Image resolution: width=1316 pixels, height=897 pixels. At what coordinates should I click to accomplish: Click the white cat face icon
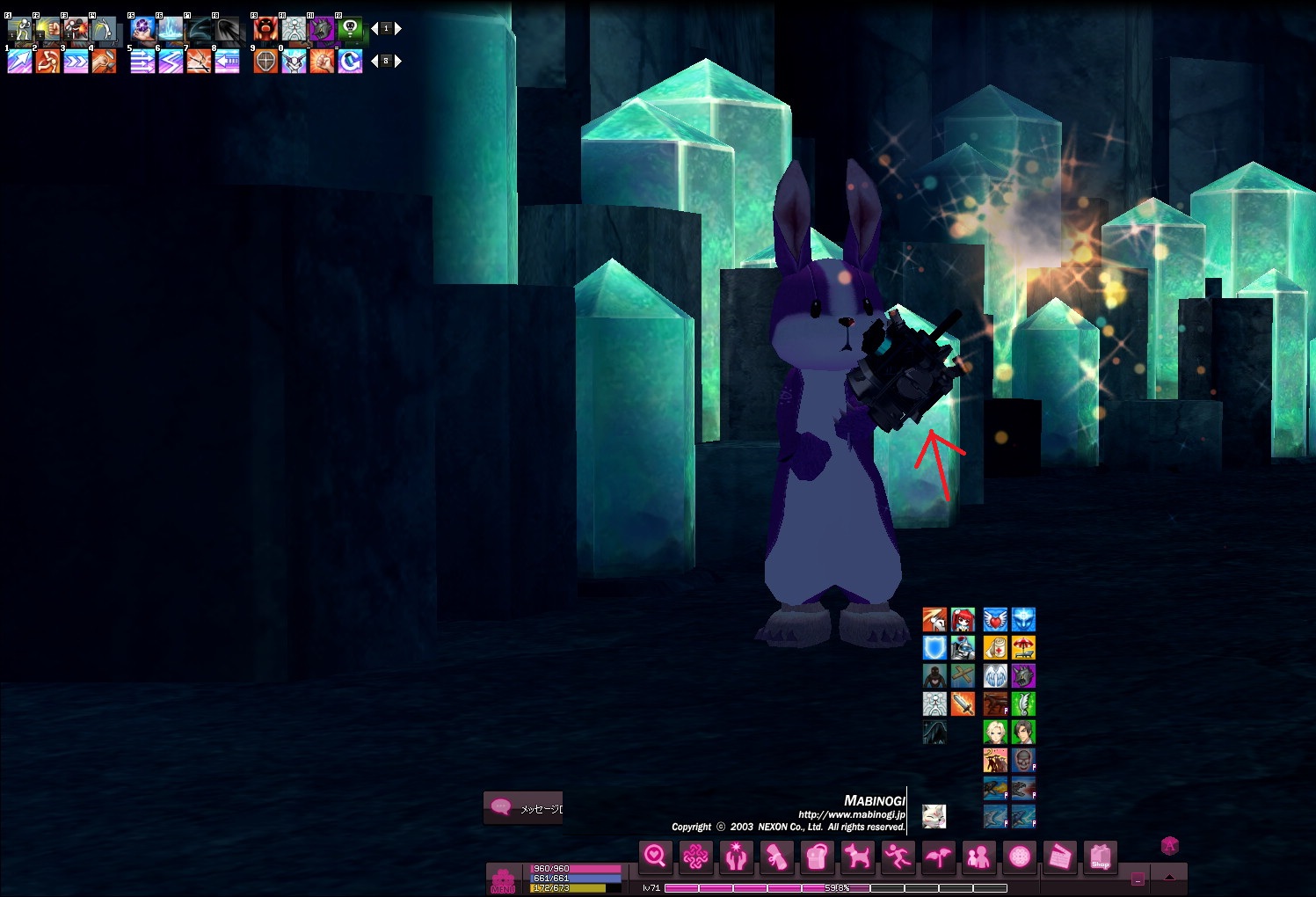(x=934, y=816)
